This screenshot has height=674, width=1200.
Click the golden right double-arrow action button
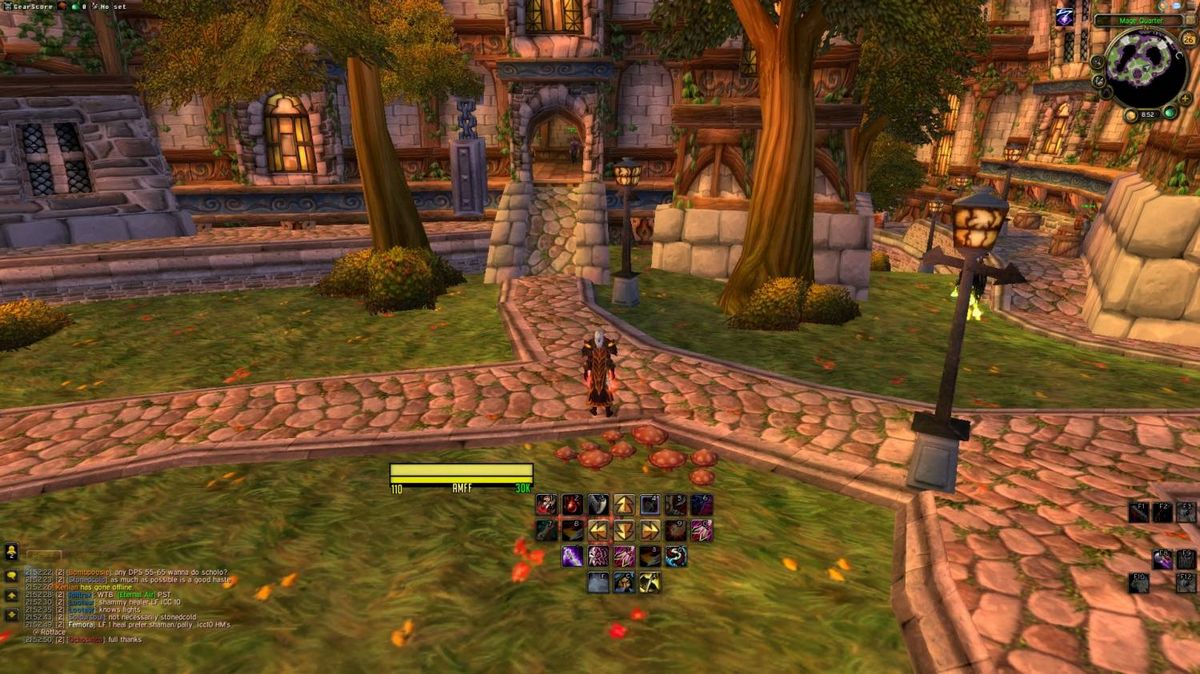point(650,530)
